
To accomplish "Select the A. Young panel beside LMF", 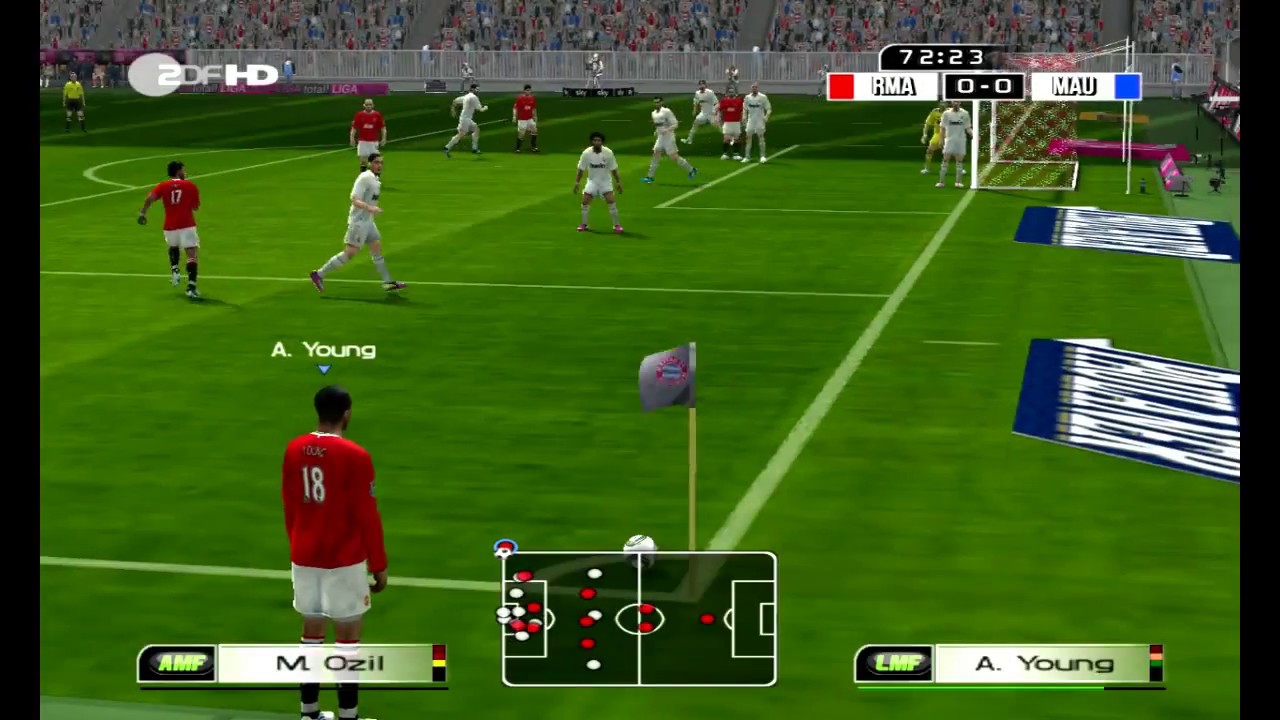I will pos(1044,664).
